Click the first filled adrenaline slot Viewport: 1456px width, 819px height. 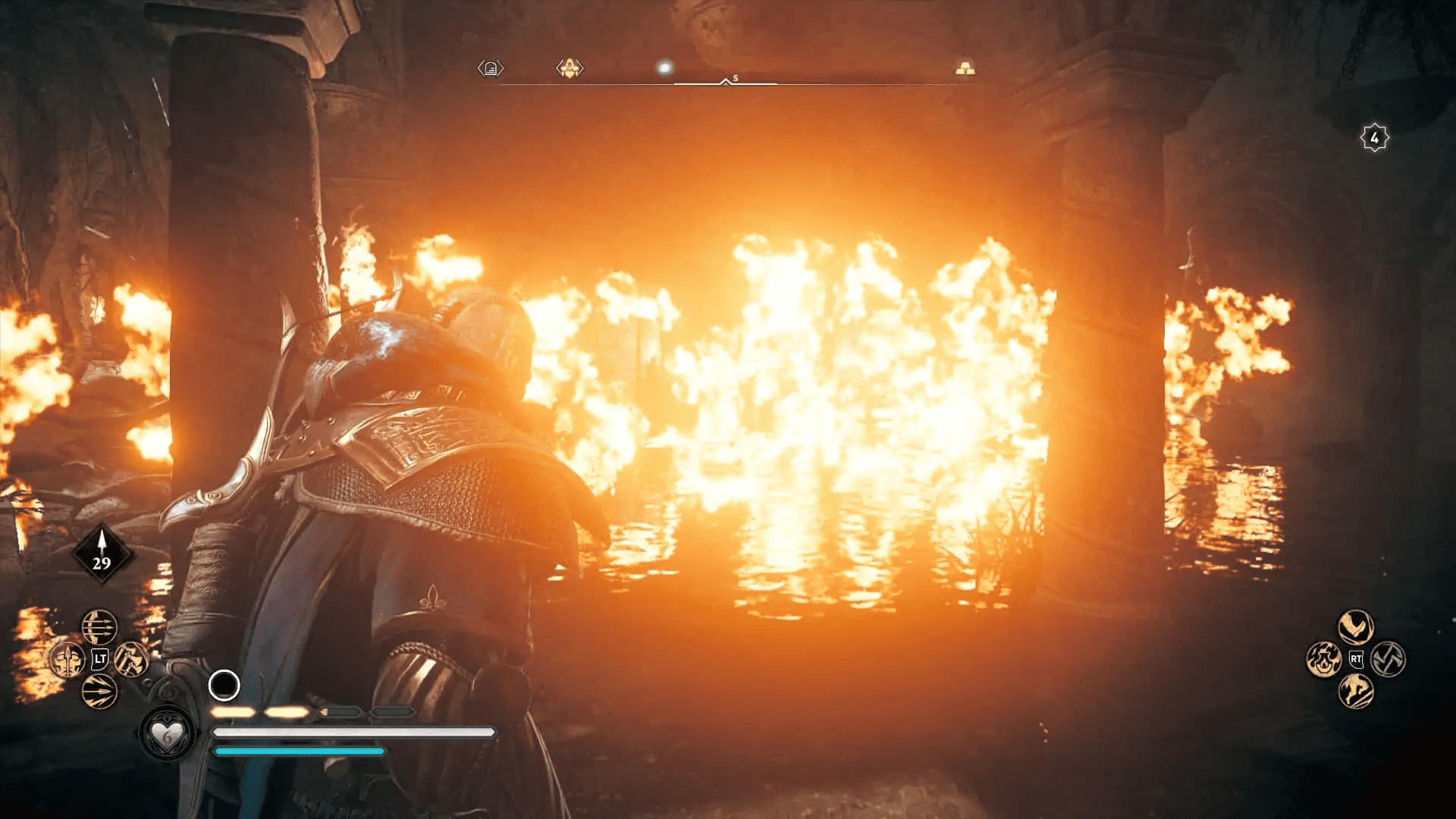pyautogui.click(x=235, y=713)
